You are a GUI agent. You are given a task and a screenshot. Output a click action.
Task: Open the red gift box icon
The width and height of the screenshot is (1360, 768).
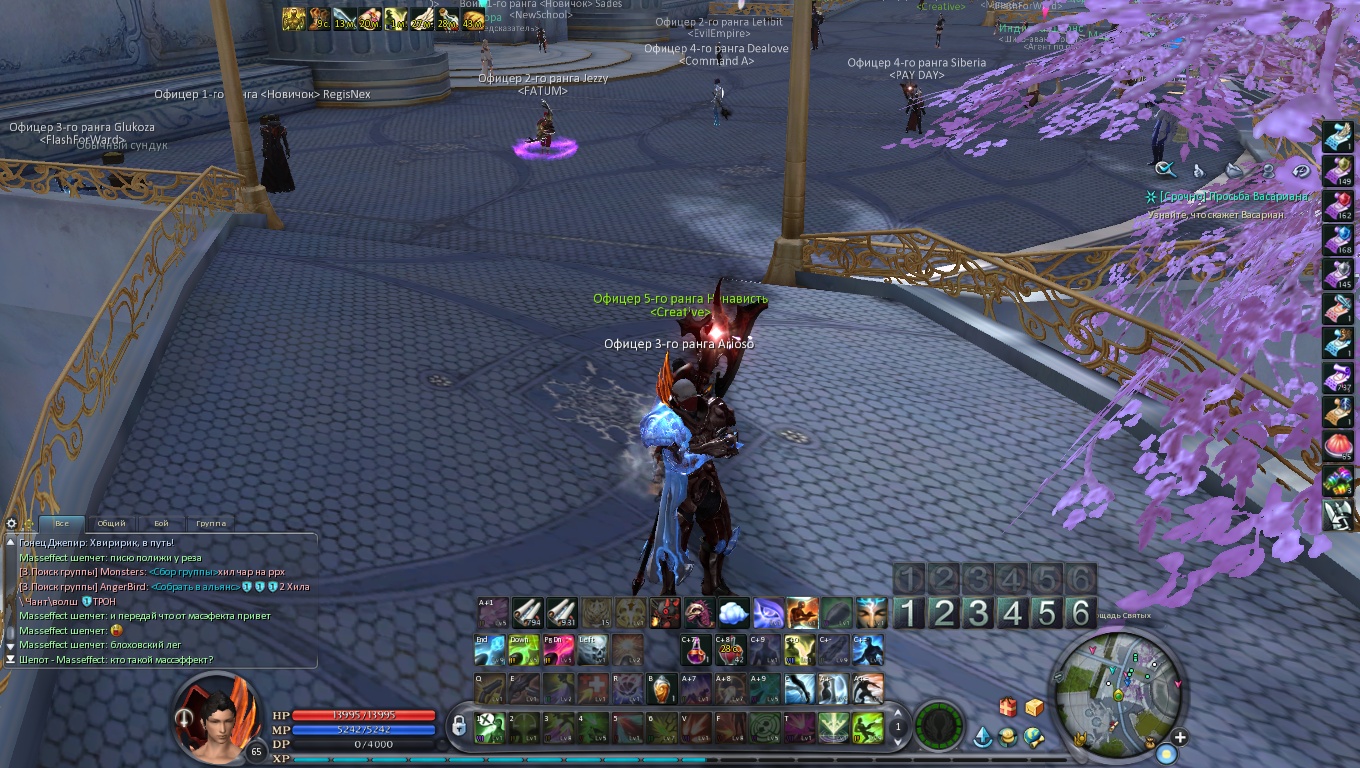1008,708
